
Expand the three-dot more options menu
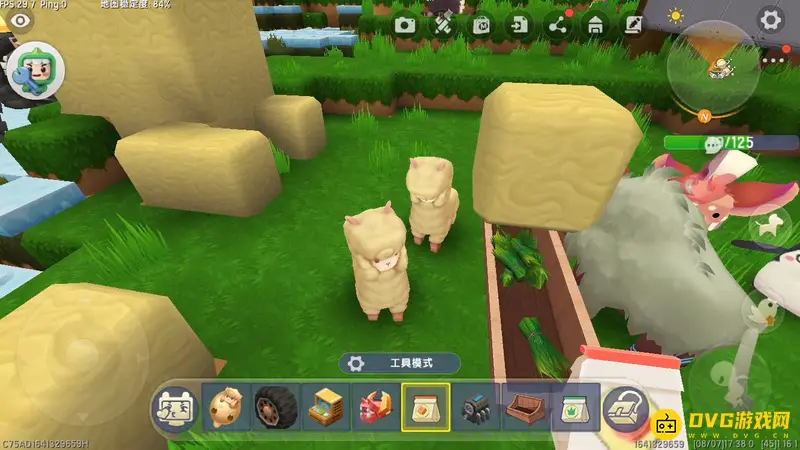773,61
